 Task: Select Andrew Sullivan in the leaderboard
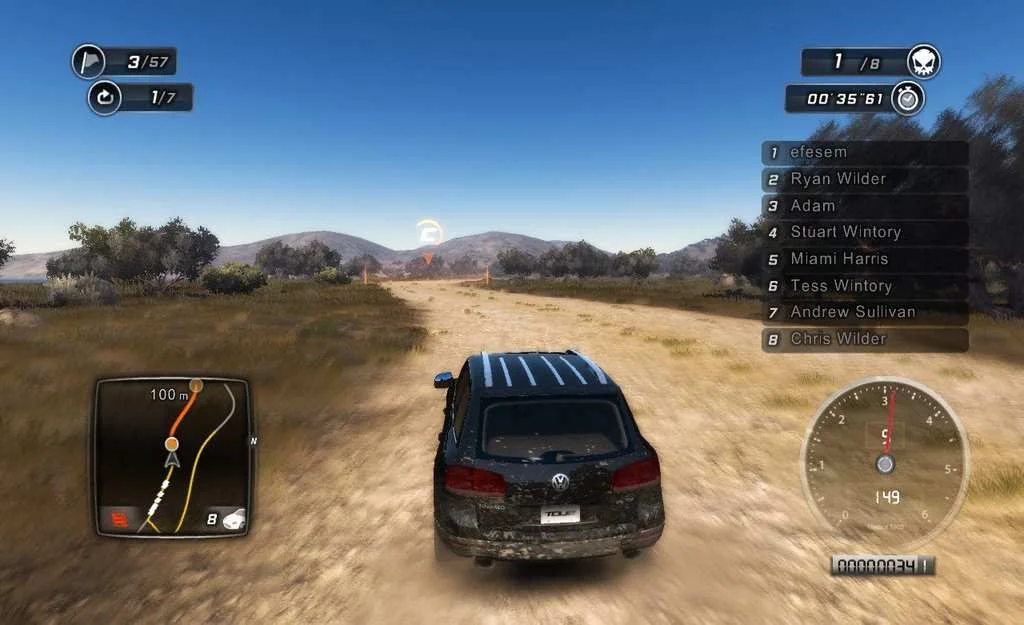click(x=865, y=313)
